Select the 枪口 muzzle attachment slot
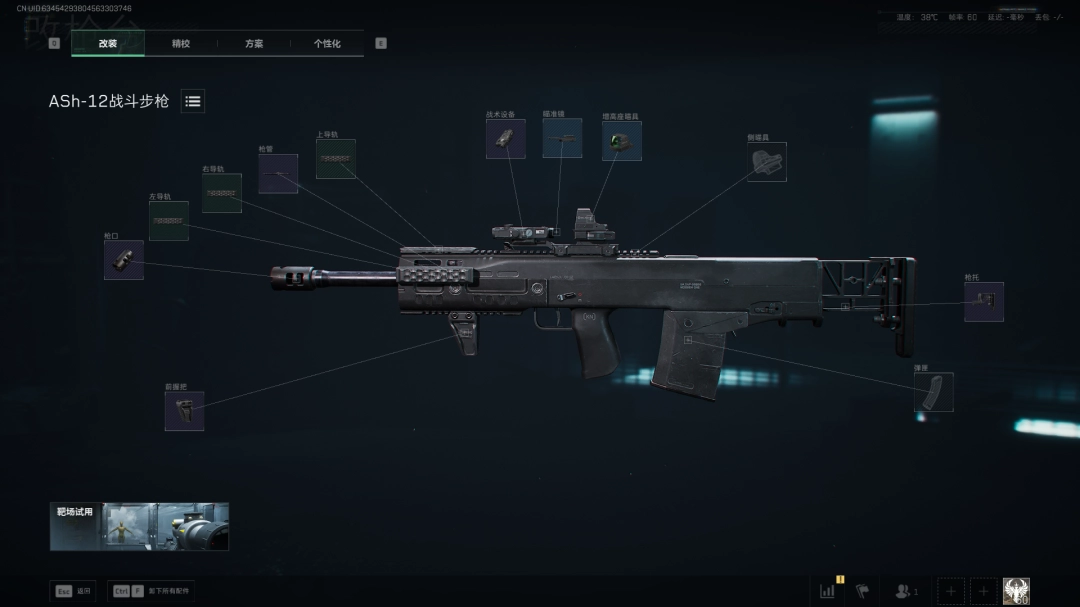Viewport: 1080px width, 607px height. point(124,260)
